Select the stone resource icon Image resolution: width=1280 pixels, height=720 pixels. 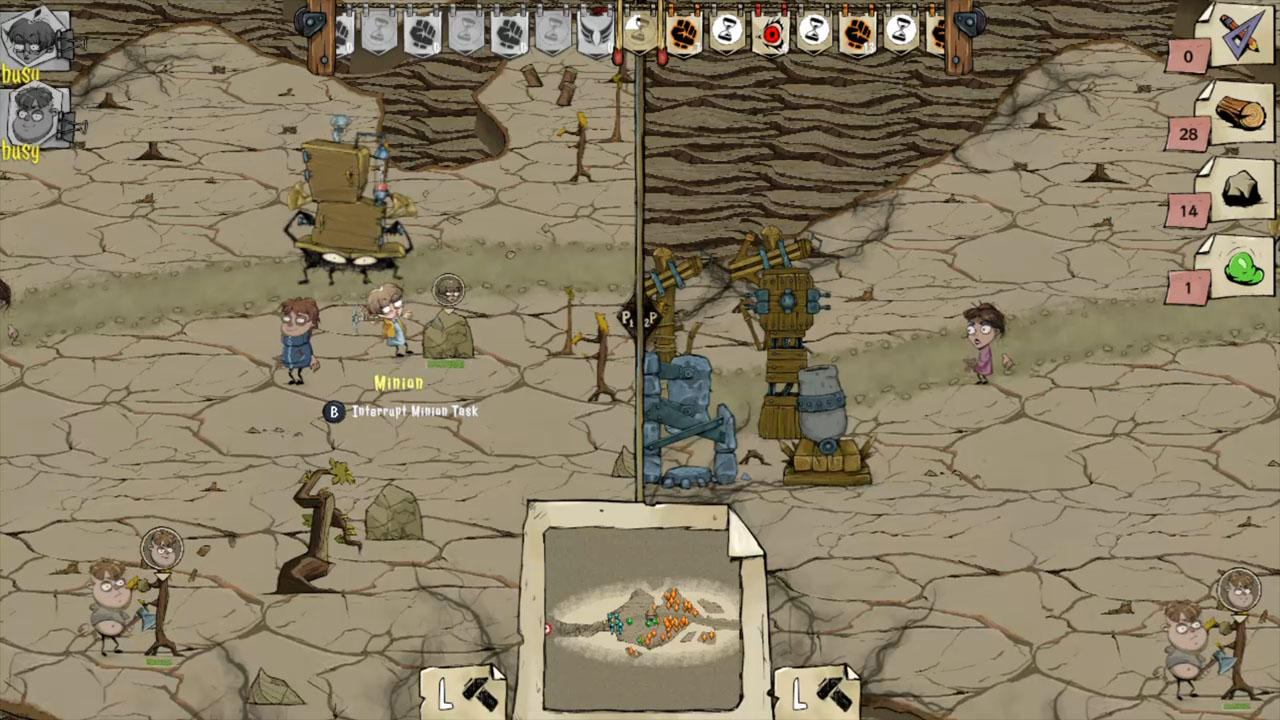pyautogui.click(x=1243, y=187)
